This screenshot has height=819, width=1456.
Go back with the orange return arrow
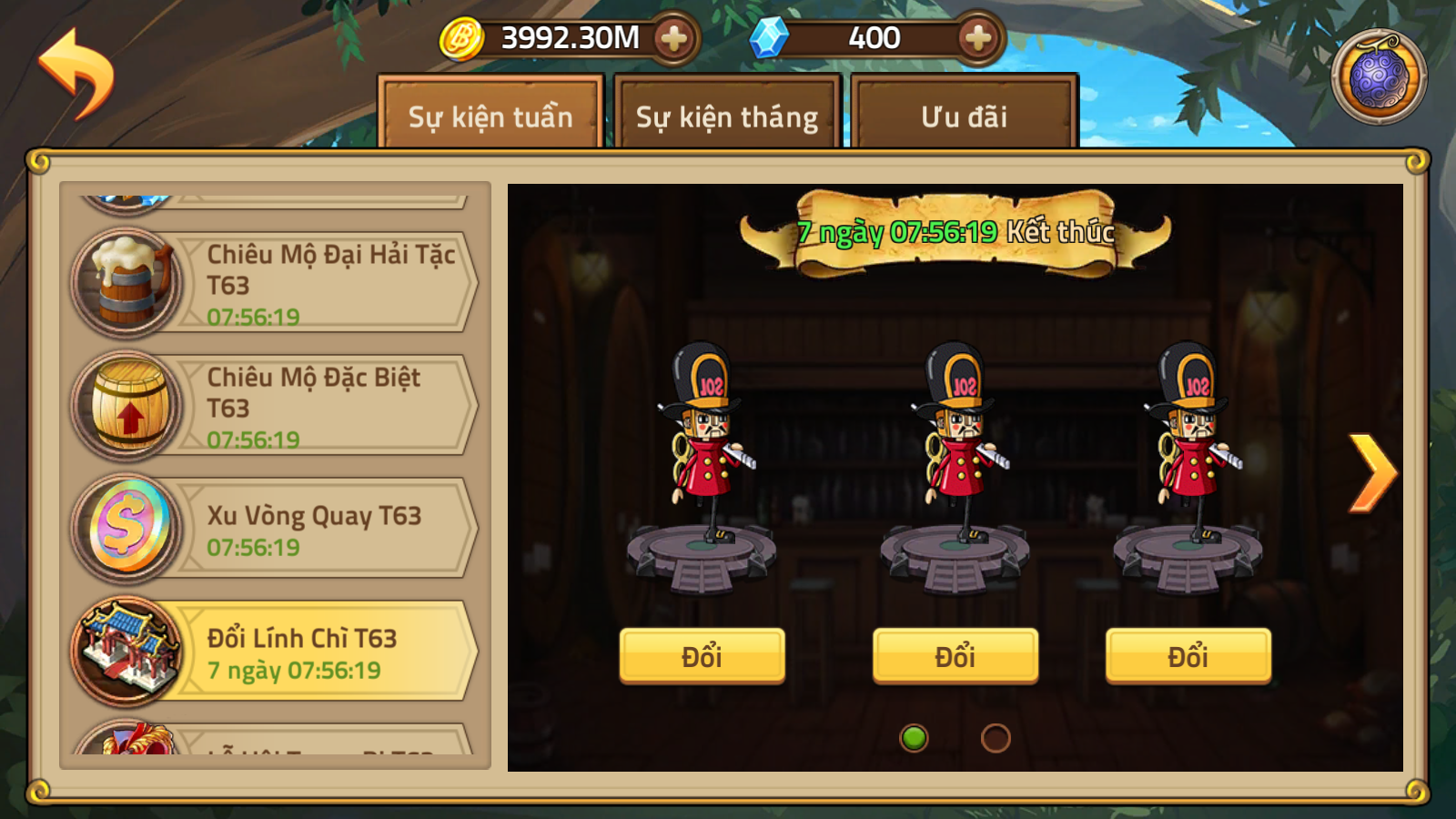click(76, 73)
